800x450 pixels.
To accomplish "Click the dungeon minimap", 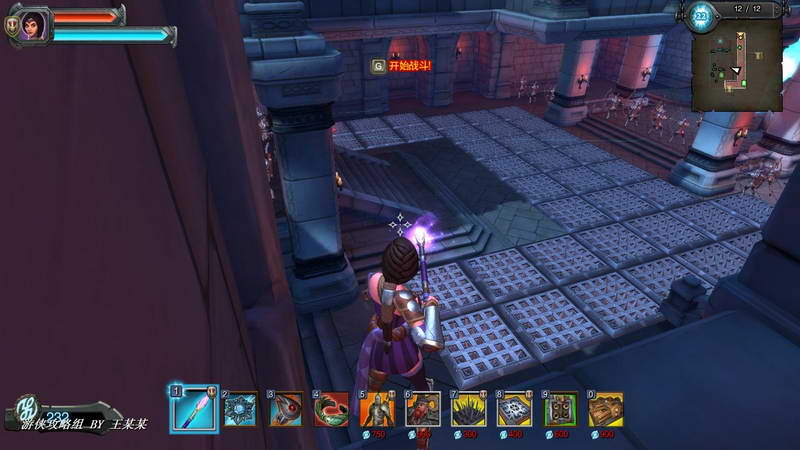I will pyautogui.click(x=736, y=65).
